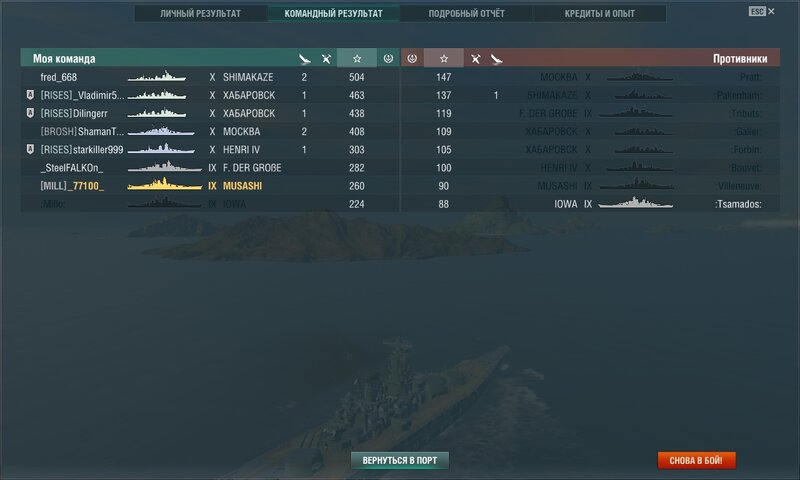Select the :Millo: Iowa player row

coord(56,204)
